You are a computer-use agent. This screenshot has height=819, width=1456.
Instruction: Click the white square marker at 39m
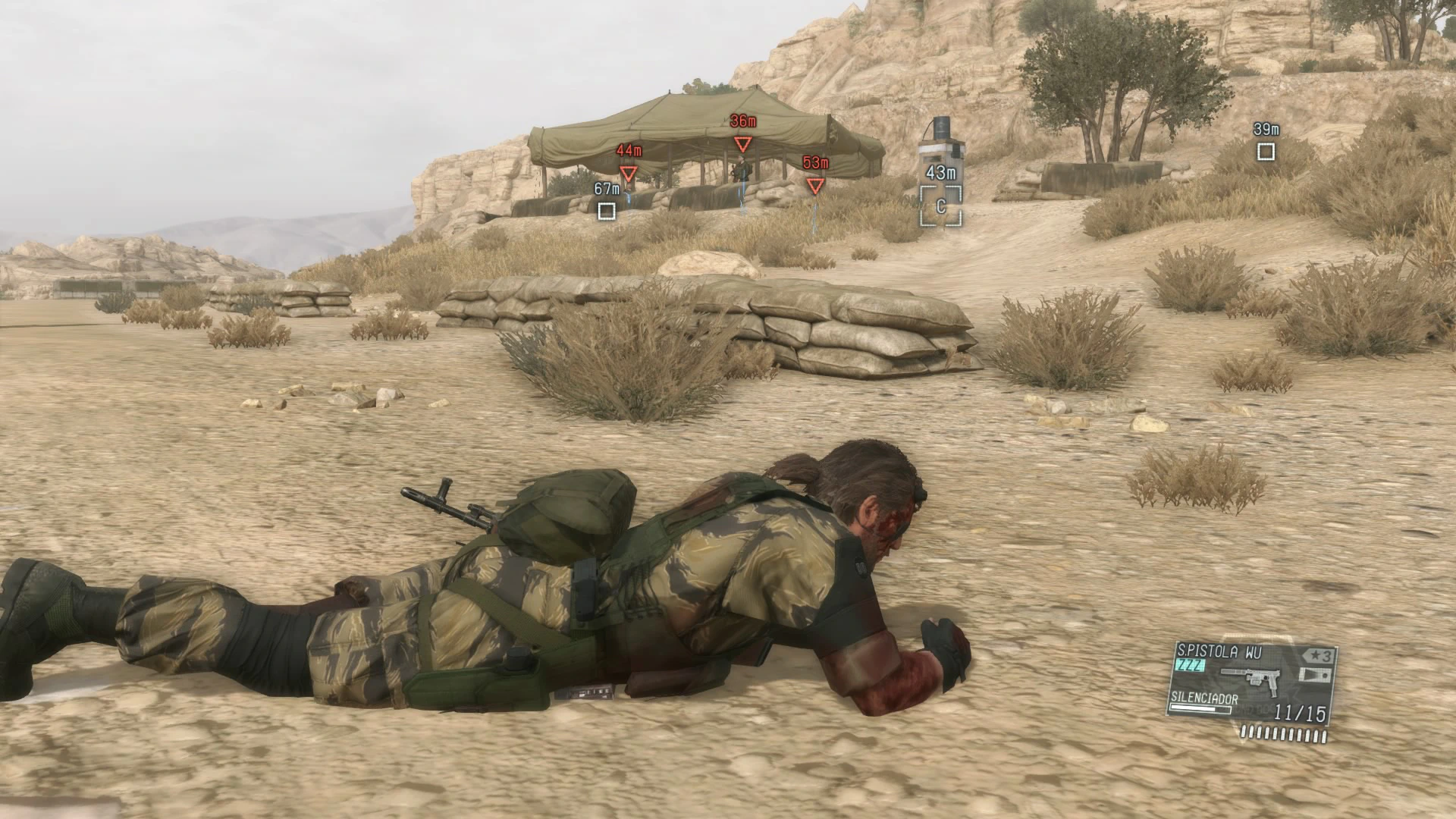point(1266,152)
